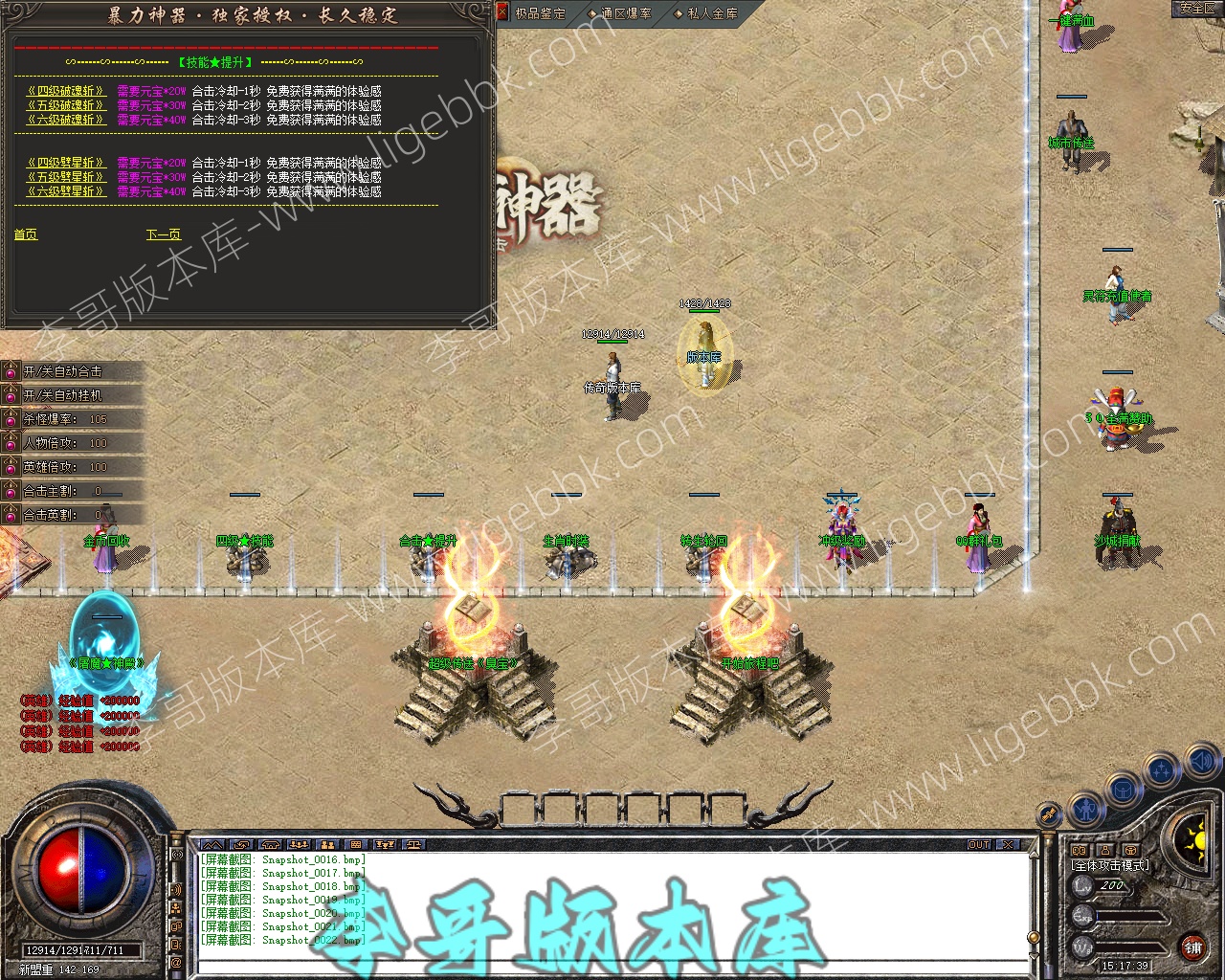Open the character equipment orb with figure icon
Viewport: 1225px width, 980px height.
point(1084,809)
